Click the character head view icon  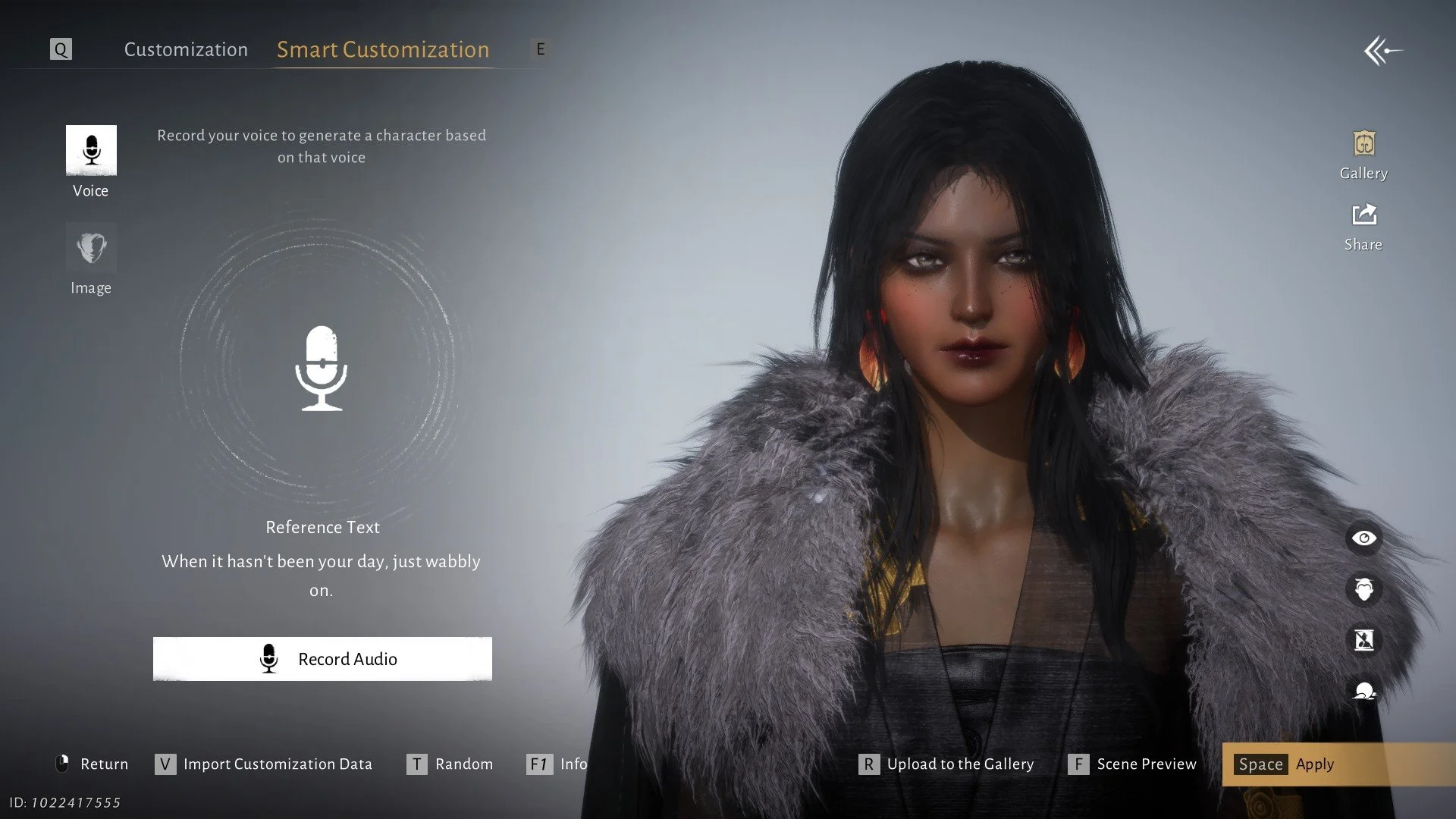coord(1363,589)
